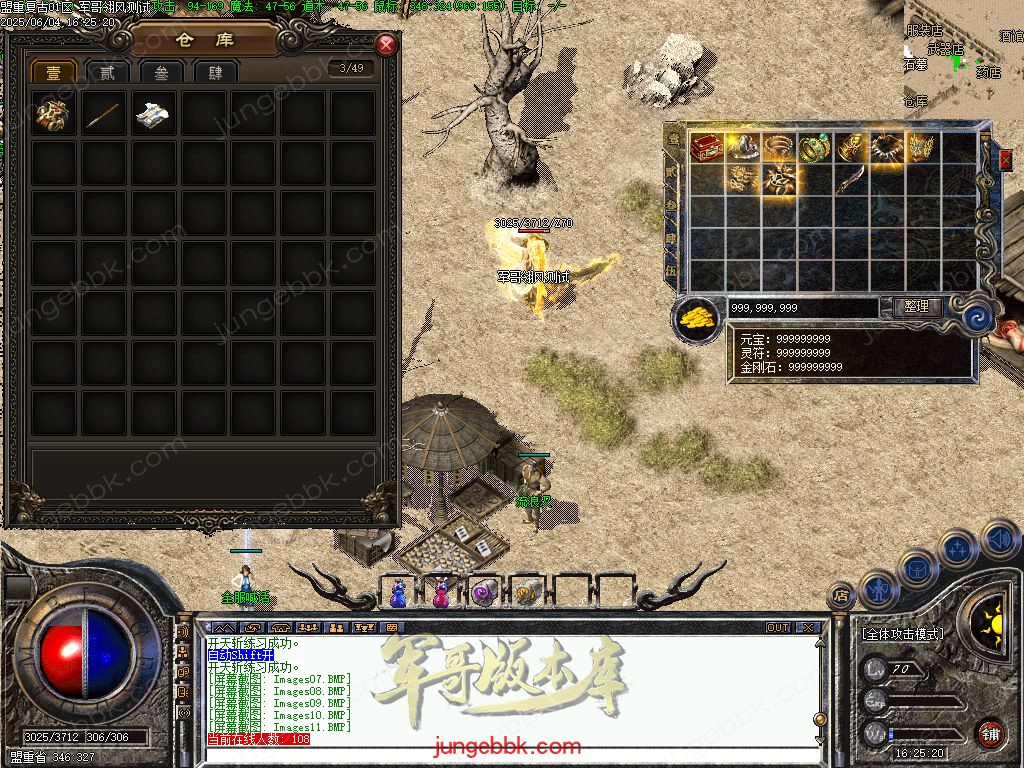
Task: Pick the wooden staff in the warehouse
Action: pos(103,114)
